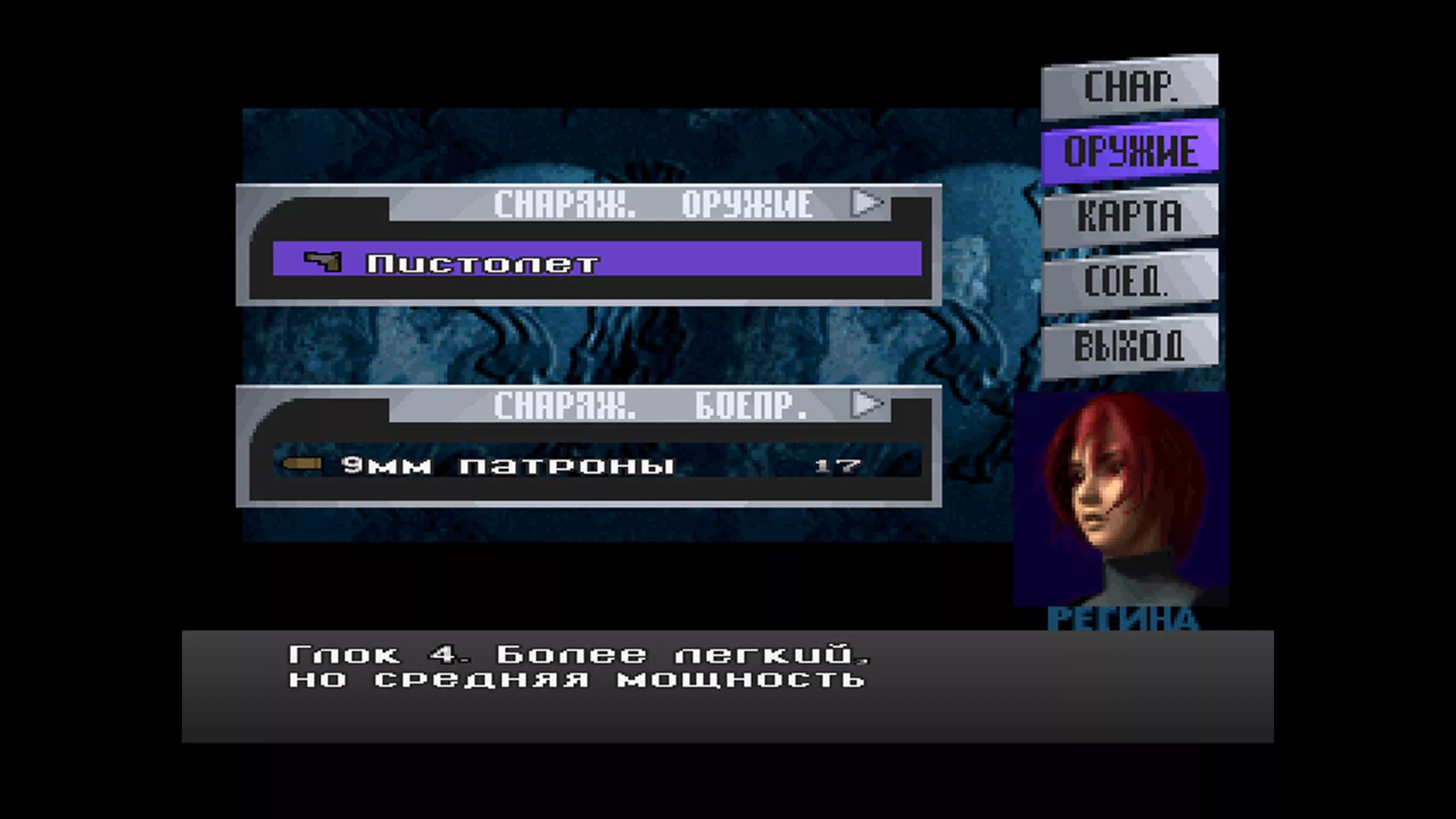Click the 9мм патроны ammo entry
Image resolution: width=1456 pixels, height=819 pixels.
pyautogui.click(x=506, y=466)
